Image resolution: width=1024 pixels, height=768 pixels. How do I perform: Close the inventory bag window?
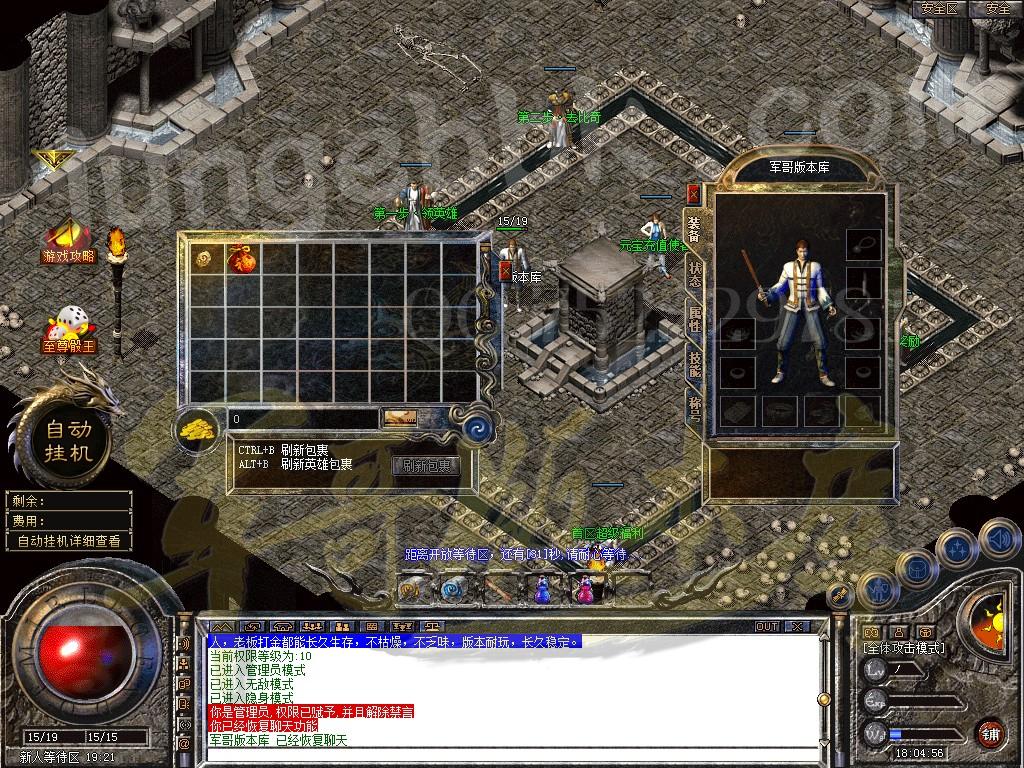(505, 270)
